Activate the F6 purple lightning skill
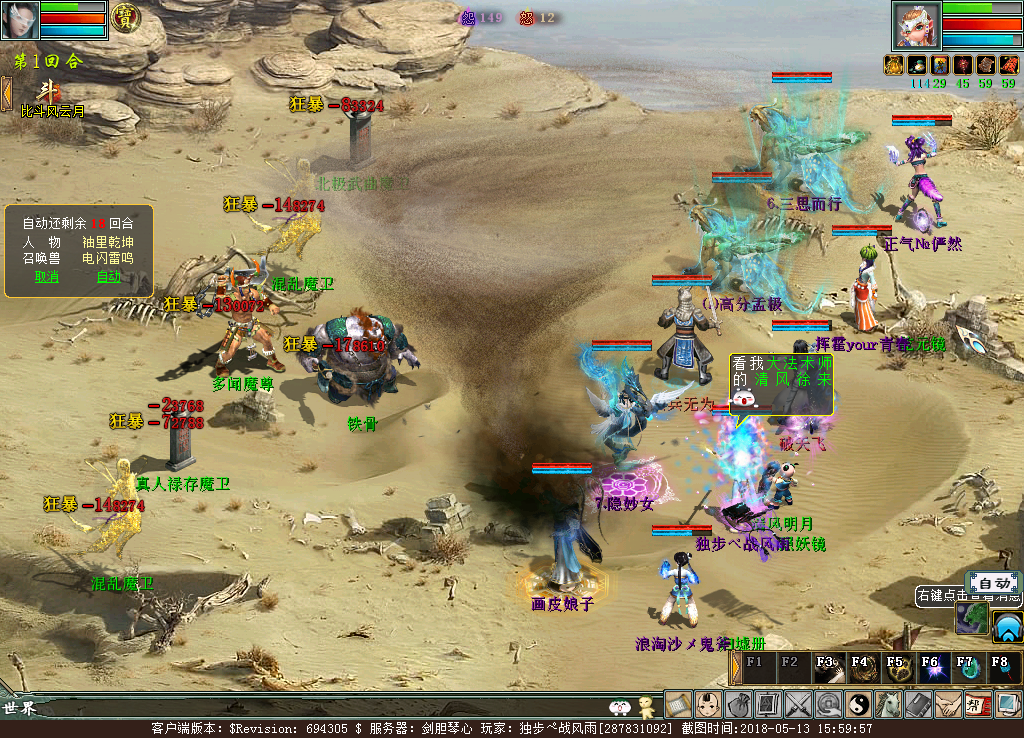The width and height of the screenshot is (1024, 738). click(x=931, y=667)
